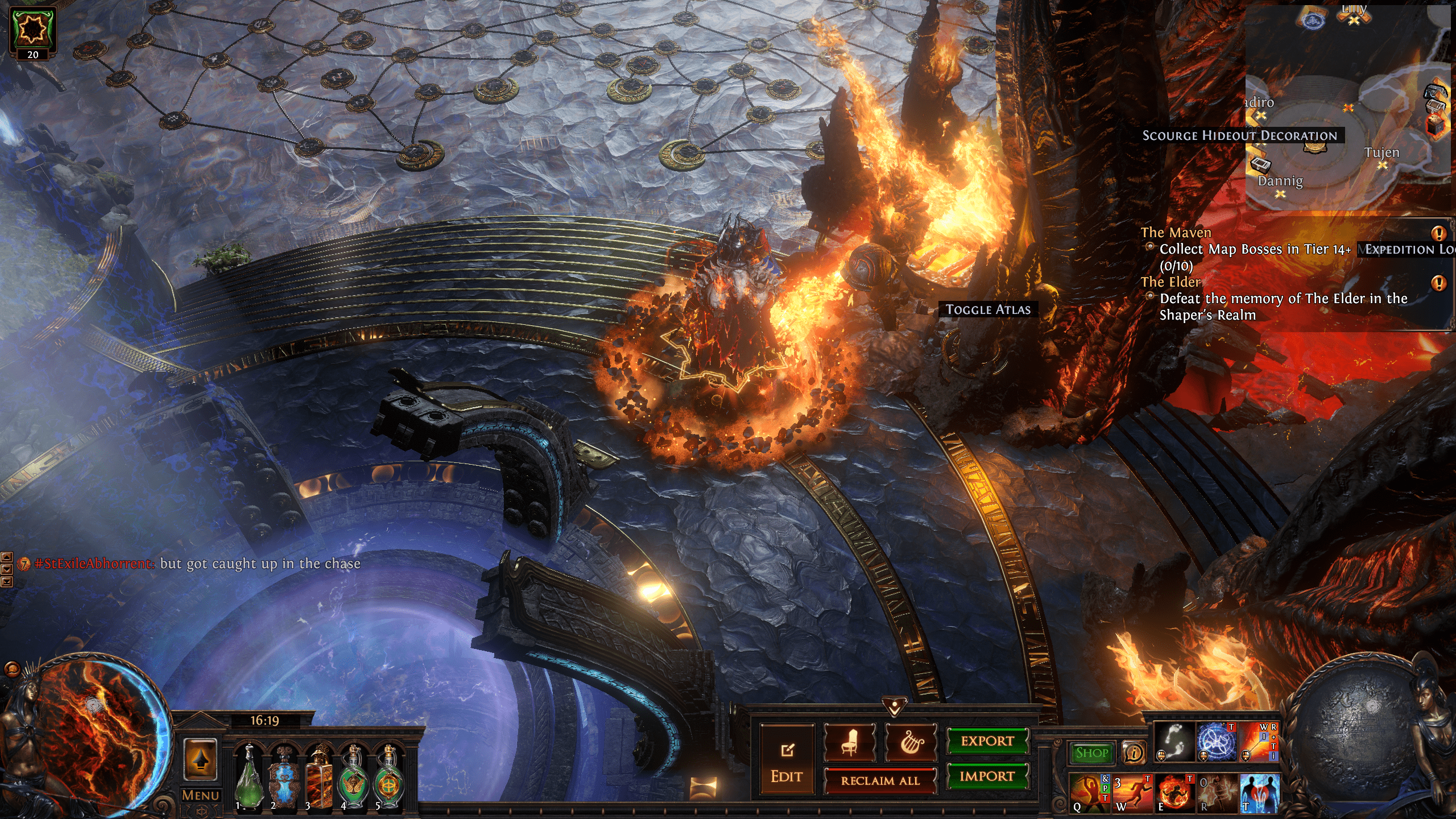Open the chat bubble icon above life globe

pos(11,669)
